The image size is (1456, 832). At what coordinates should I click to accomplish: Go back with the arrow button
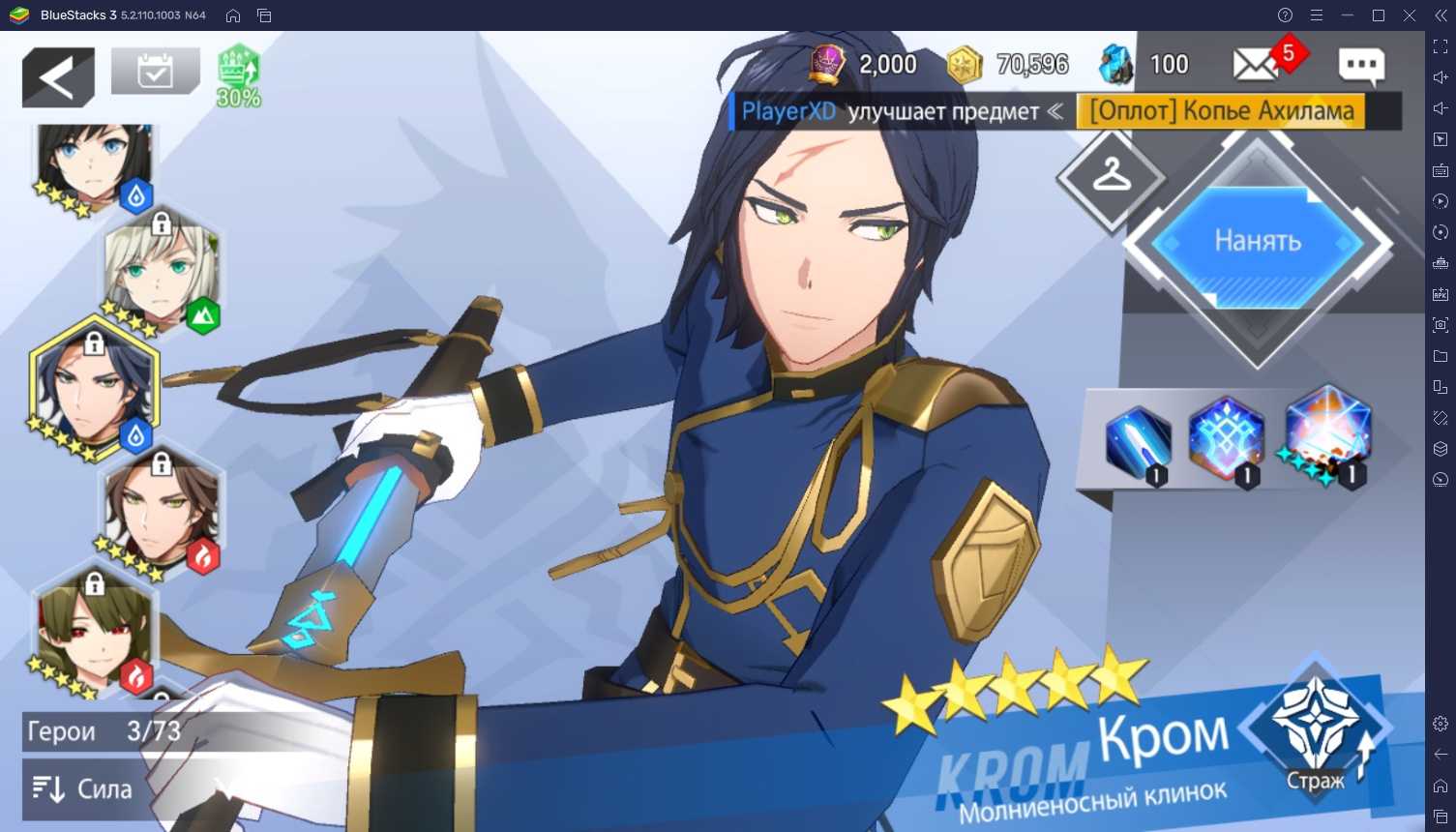coord(58,76)
